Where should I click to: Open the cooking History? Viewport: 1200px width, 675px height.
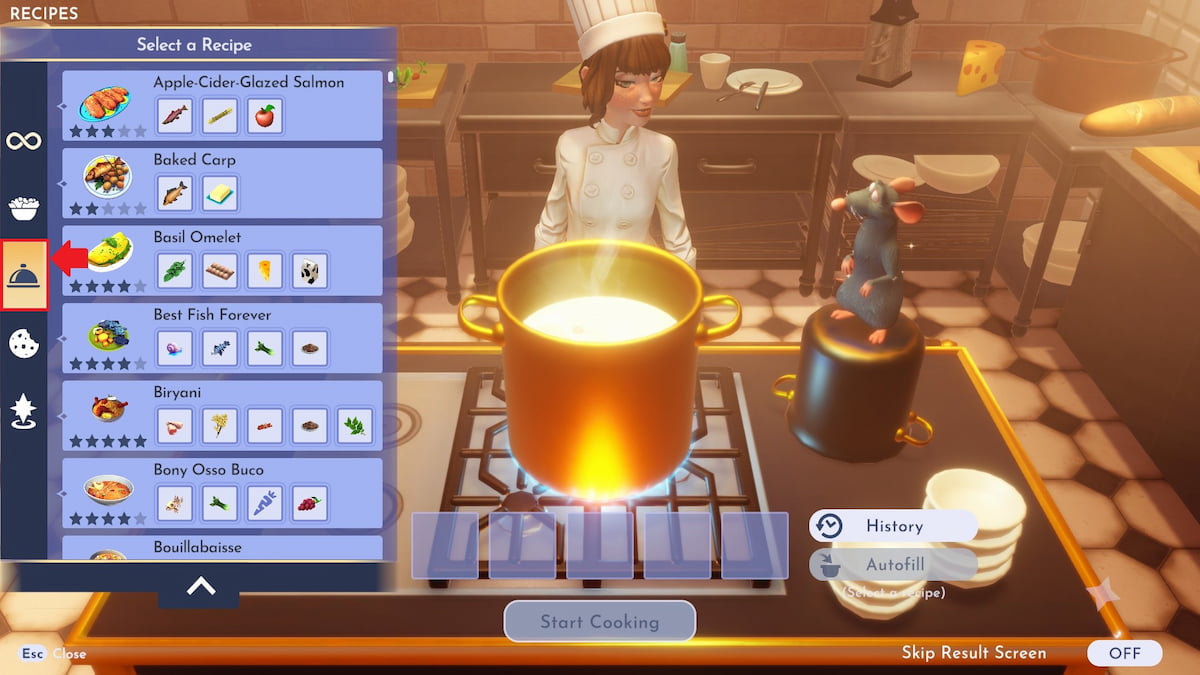[x=893, y=526]
